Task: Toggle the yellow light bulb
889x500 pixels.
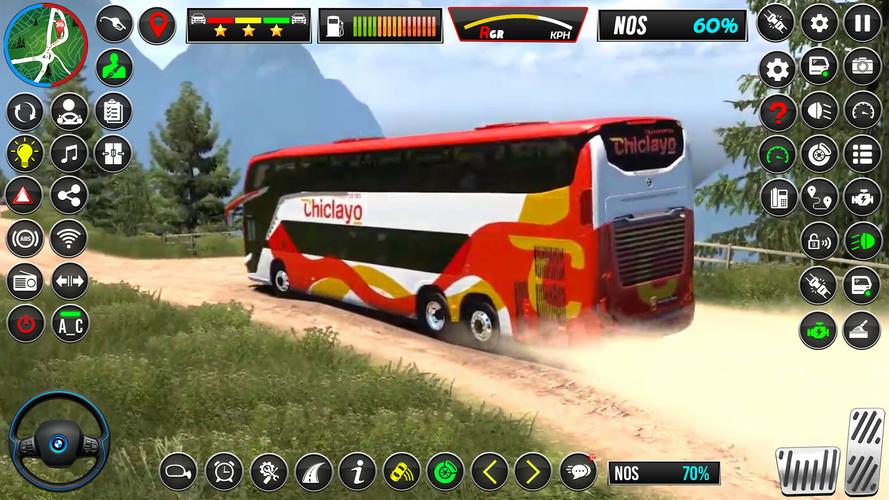Action: (25, 153)
